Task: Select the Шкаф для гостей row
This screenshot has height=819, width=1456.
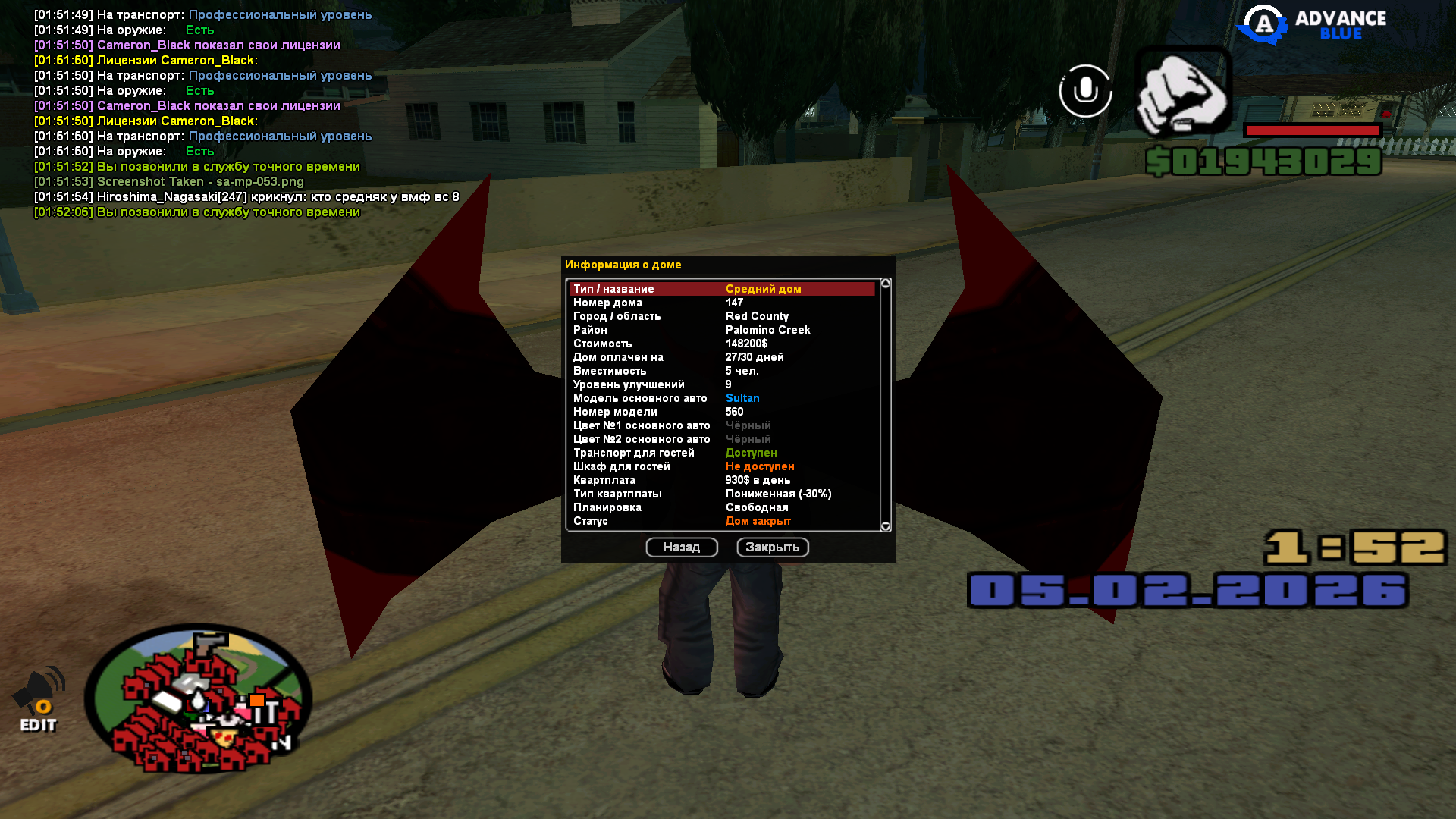Action: tap(720, 466)
